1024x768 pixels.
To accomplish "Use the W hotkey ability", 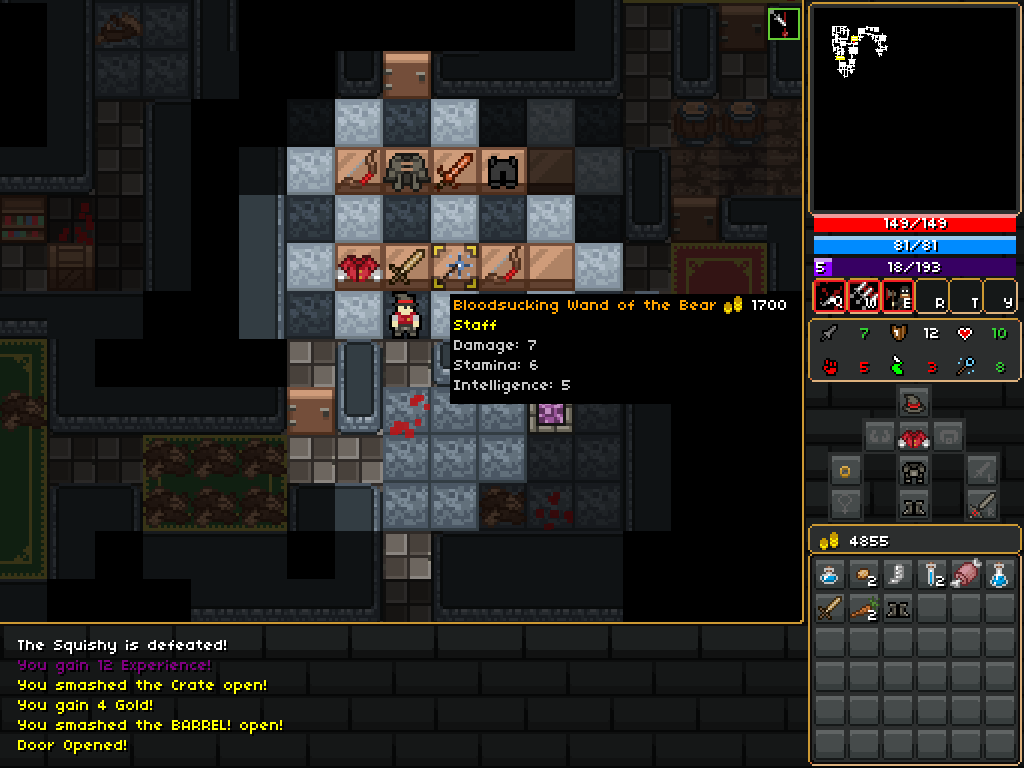I will (x=863, y=296).
